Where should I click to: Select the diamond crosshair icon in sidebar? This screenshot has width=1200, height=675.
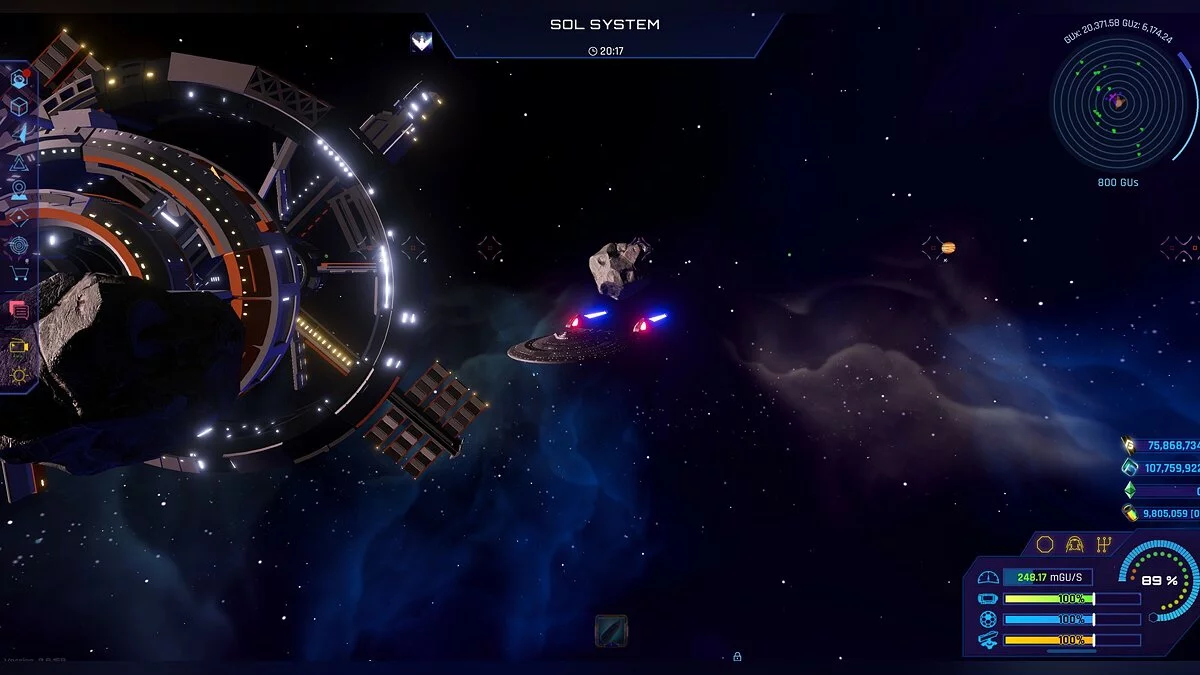[x=18, y=216]
